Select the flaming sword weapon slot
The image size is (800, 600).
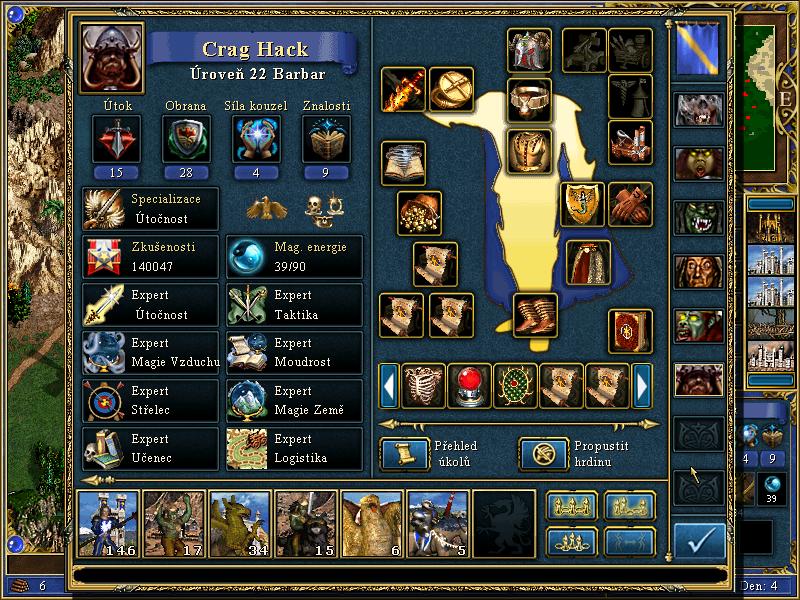(403, 90)
